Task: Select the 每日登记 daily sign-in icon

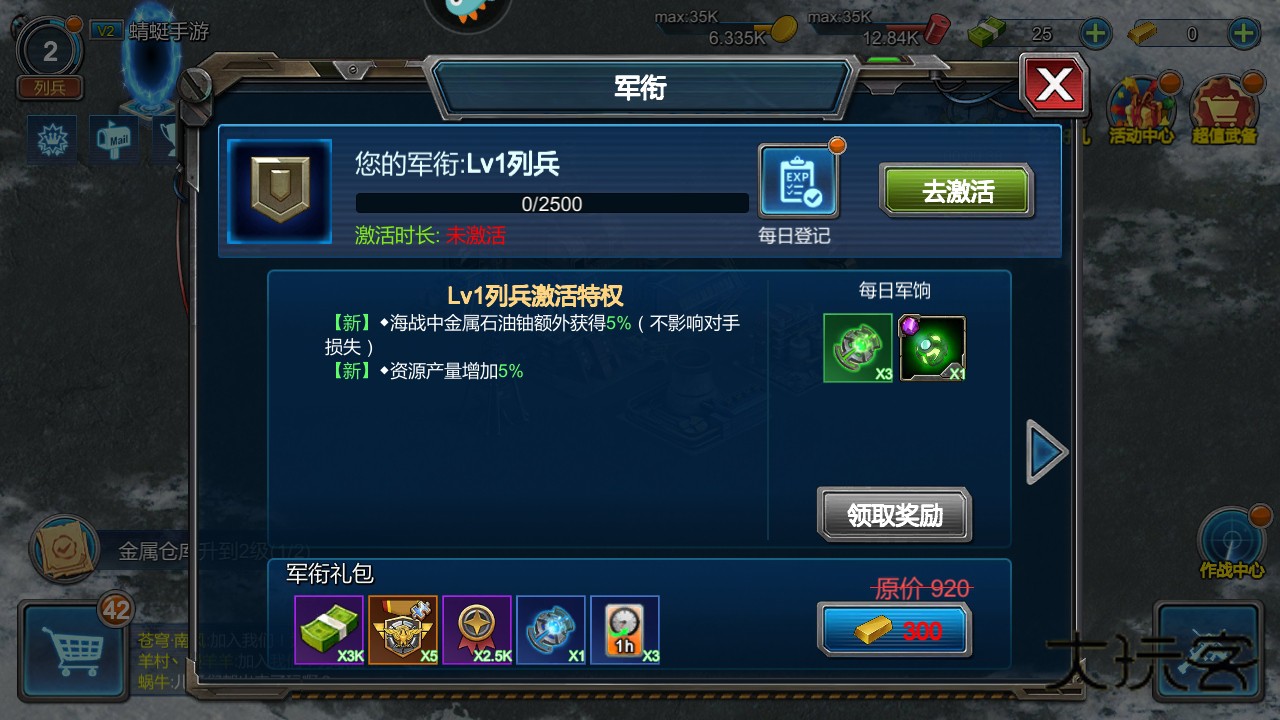Action: coord(799,180)
